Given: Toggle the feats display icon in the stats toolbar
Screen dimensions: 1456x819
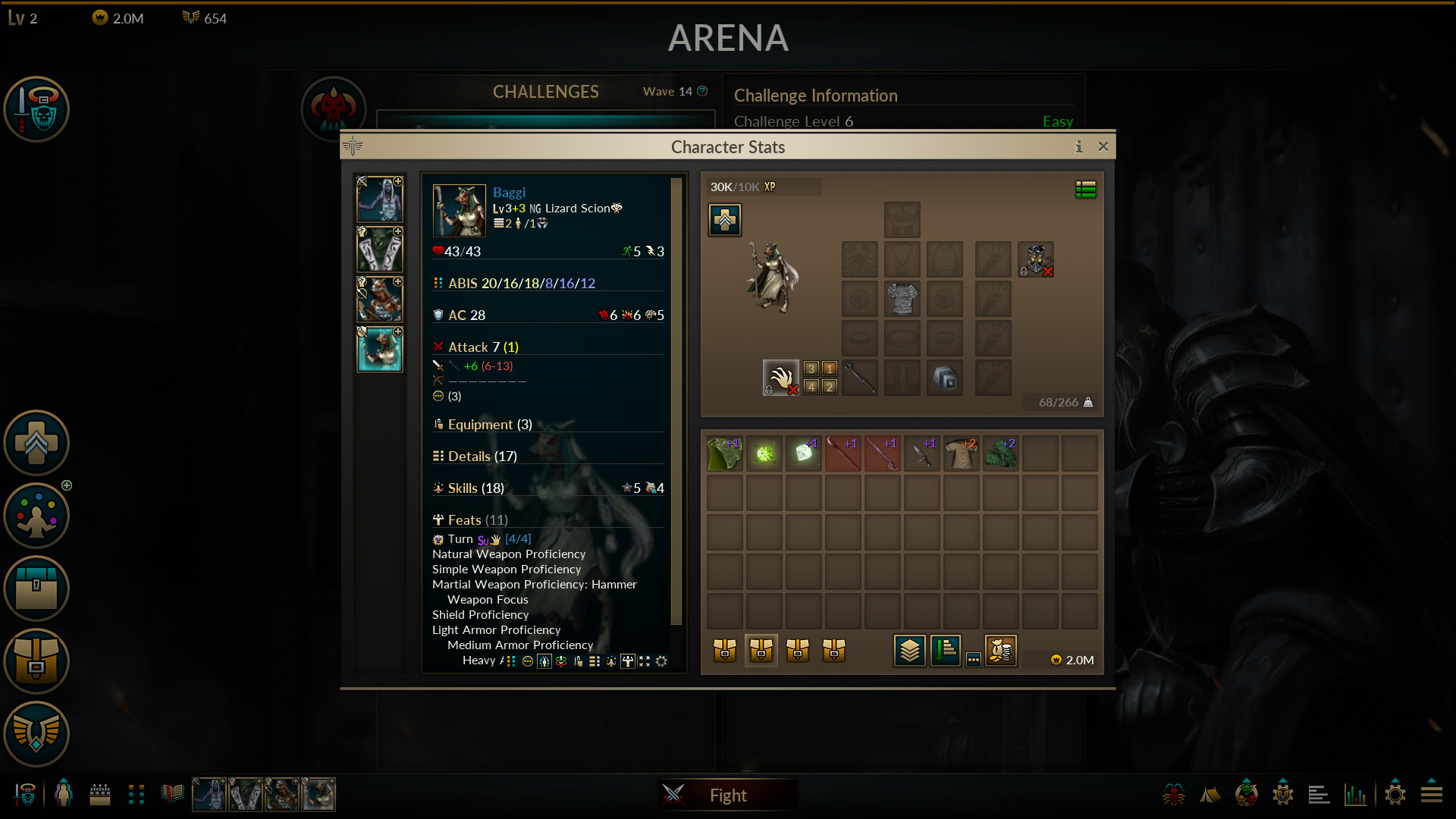Looking at the screenshot, I should coord(628,661).
